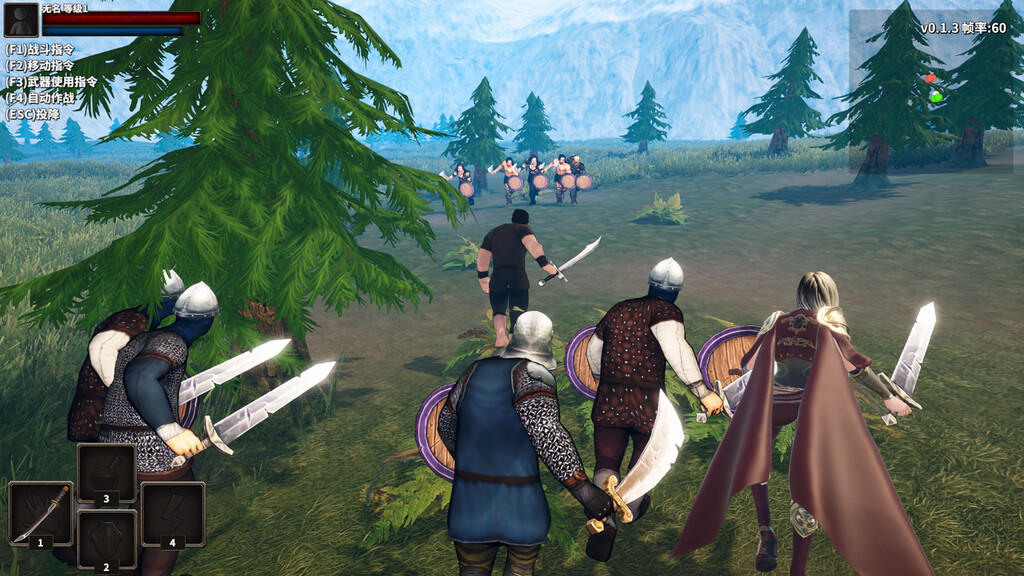
Task: Click the player portrait icon
Action: 22,20
